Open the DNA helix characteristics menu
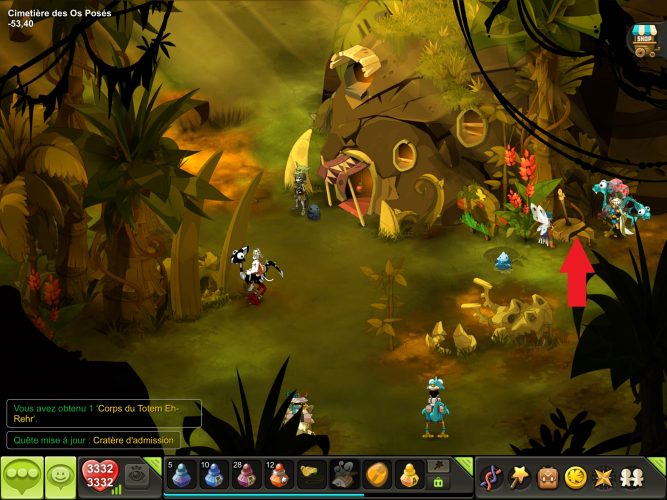The height and width of the screenshot is (500, 667). click(x=491, y=475)
